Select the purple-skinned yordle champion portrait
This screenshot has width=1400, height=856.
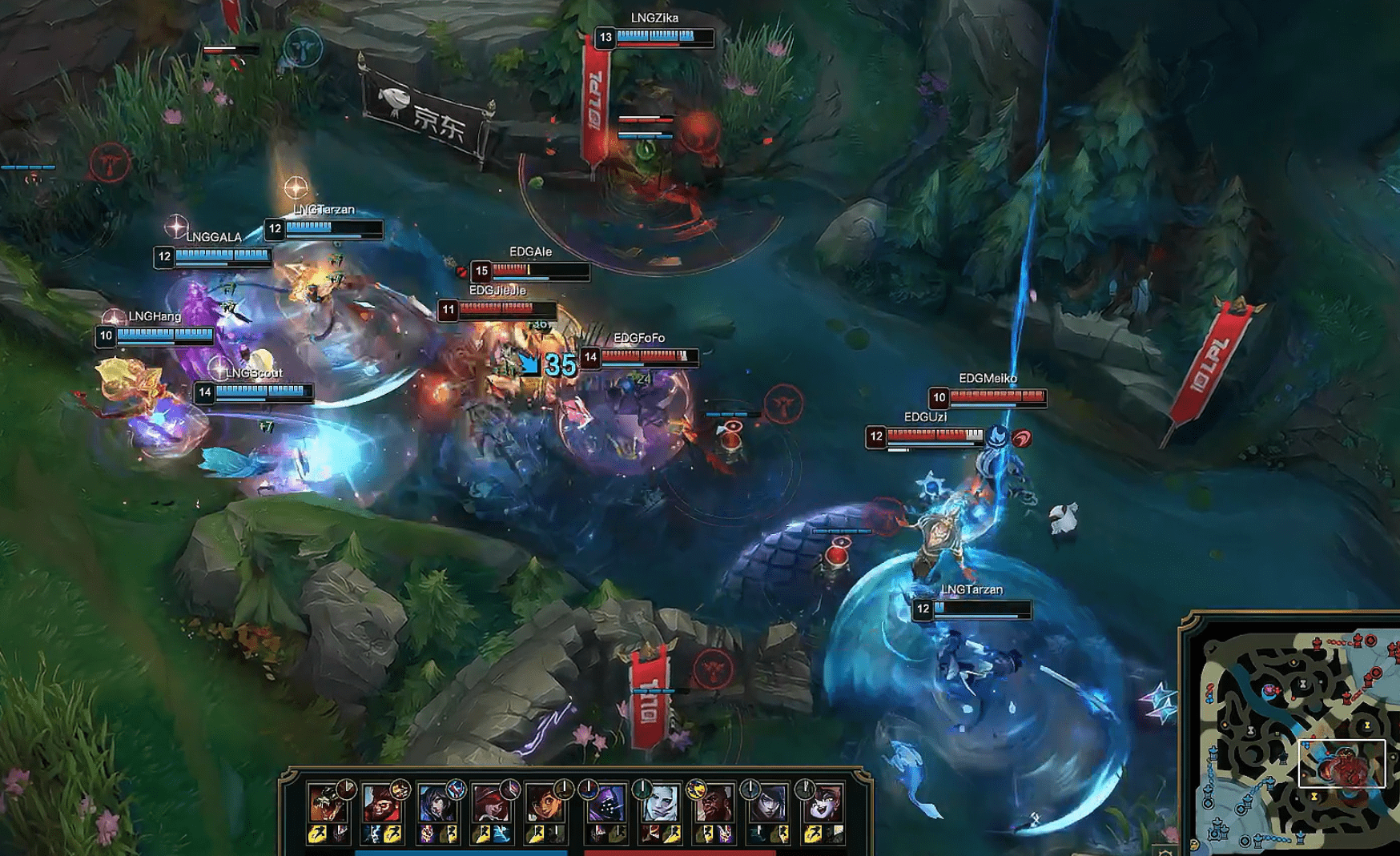point(822,803)
